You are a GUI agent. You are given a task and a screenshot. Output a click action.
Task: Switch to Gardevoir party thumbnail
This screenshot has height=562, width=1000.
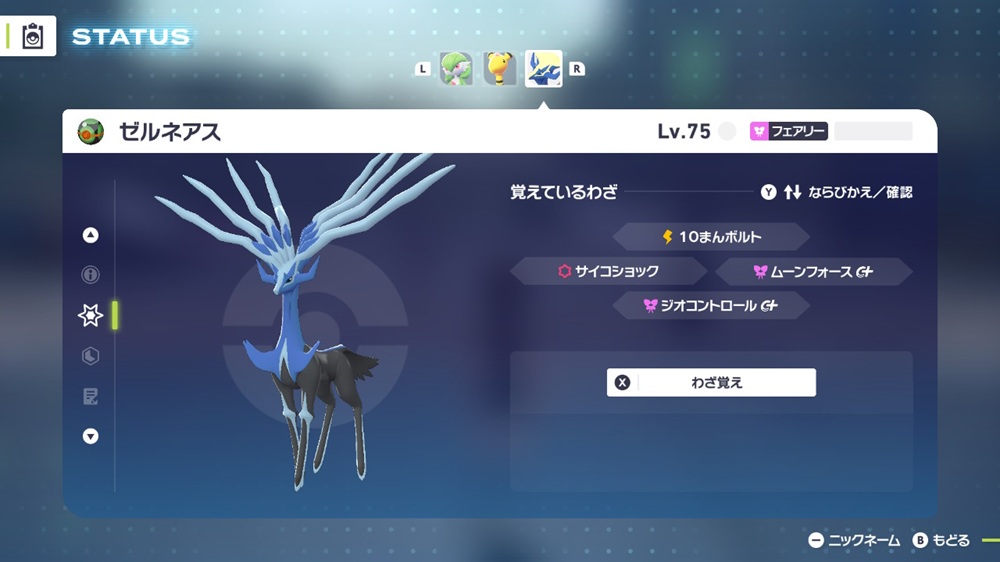457,69
